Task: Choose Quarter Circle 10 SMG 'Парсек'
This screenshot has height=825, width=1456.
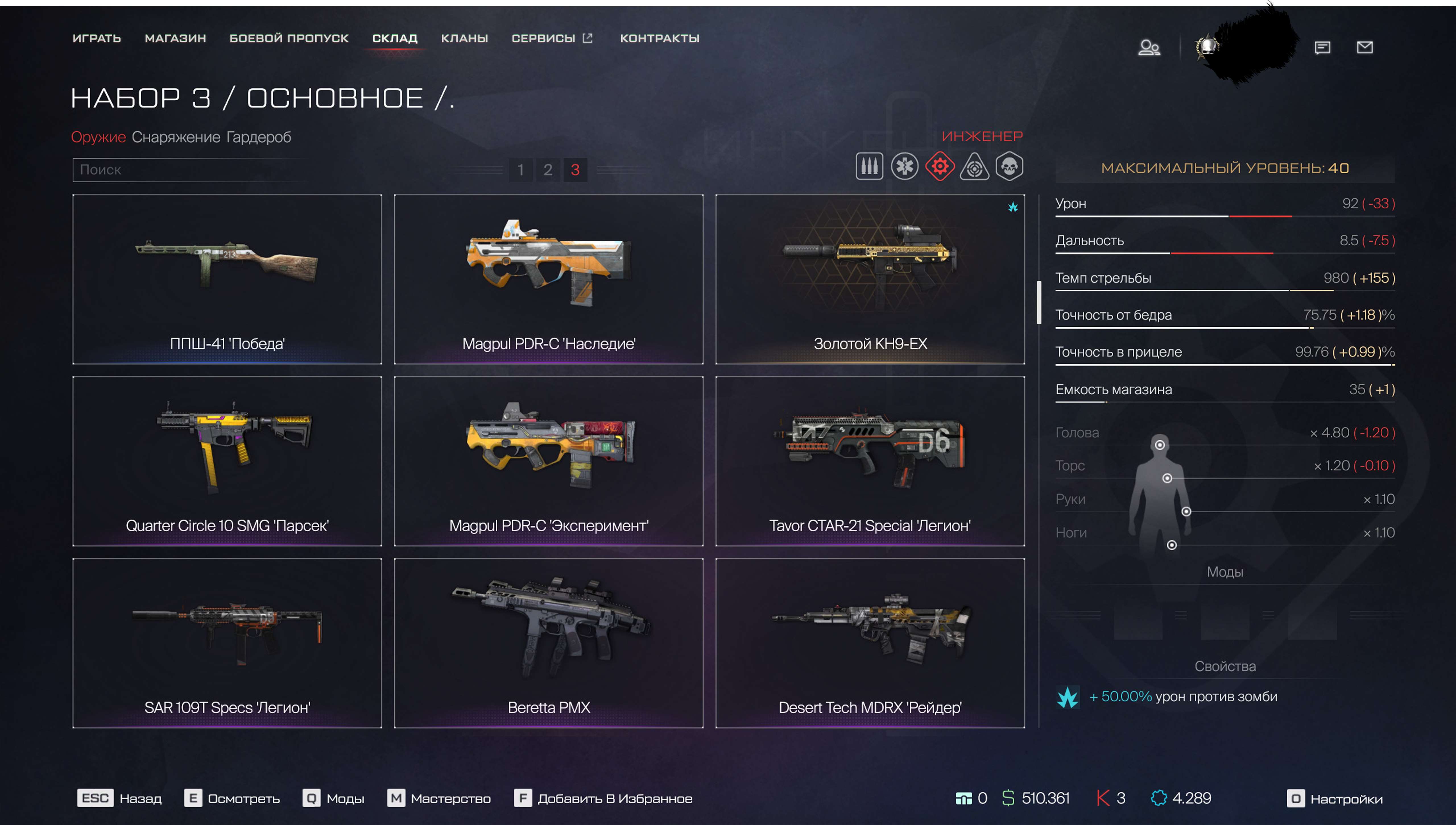Action: pyautogui.click(x=227, y=461)
